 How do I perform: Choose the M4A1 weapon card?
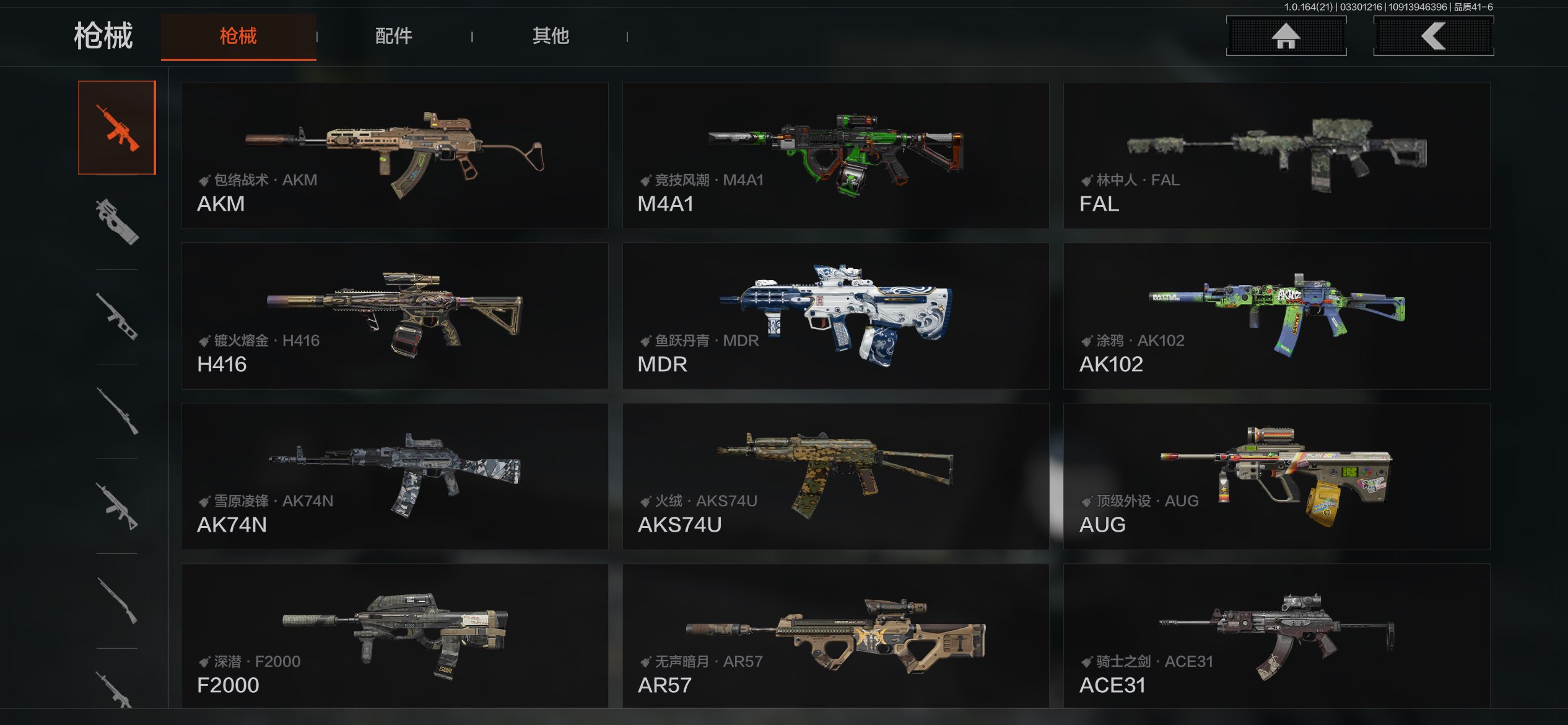[x=835, y=156]
